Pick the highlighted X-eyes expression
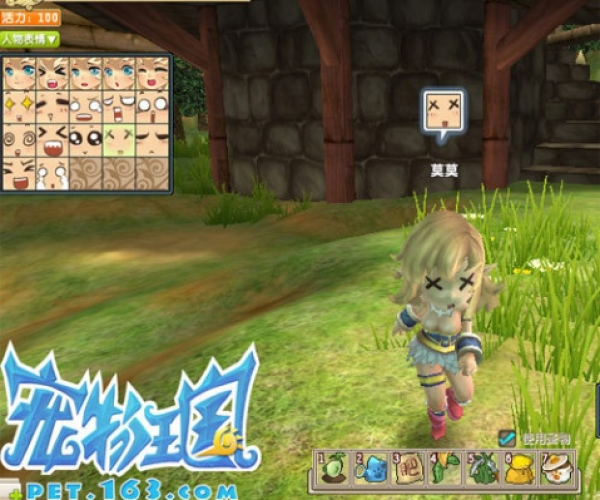This screenshot has width=600, height=500. coord(118,138)
